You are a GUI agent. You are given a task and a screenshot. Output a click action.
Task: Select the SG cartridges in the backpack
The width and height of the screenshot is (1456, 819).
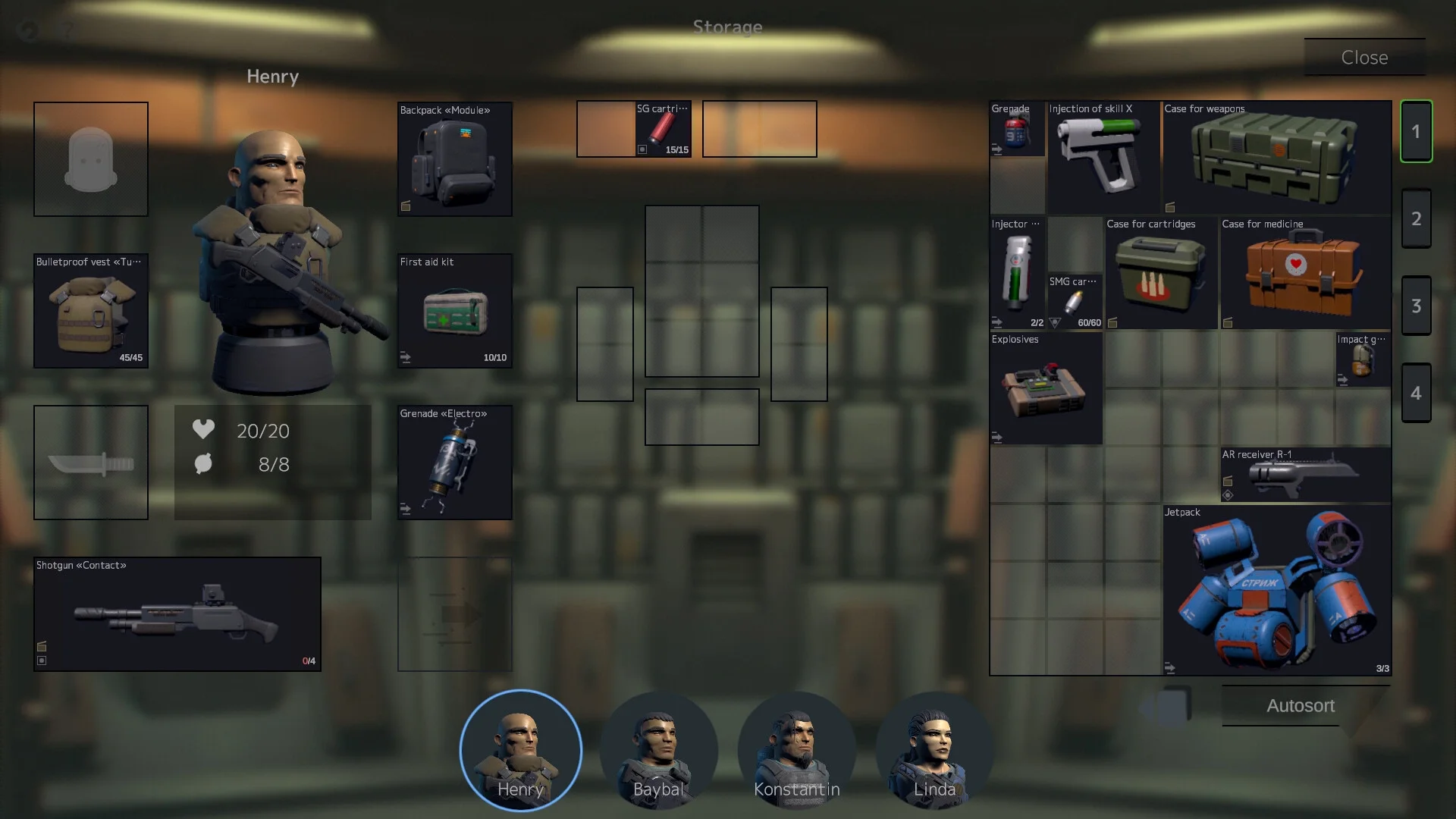pos(663,129)
